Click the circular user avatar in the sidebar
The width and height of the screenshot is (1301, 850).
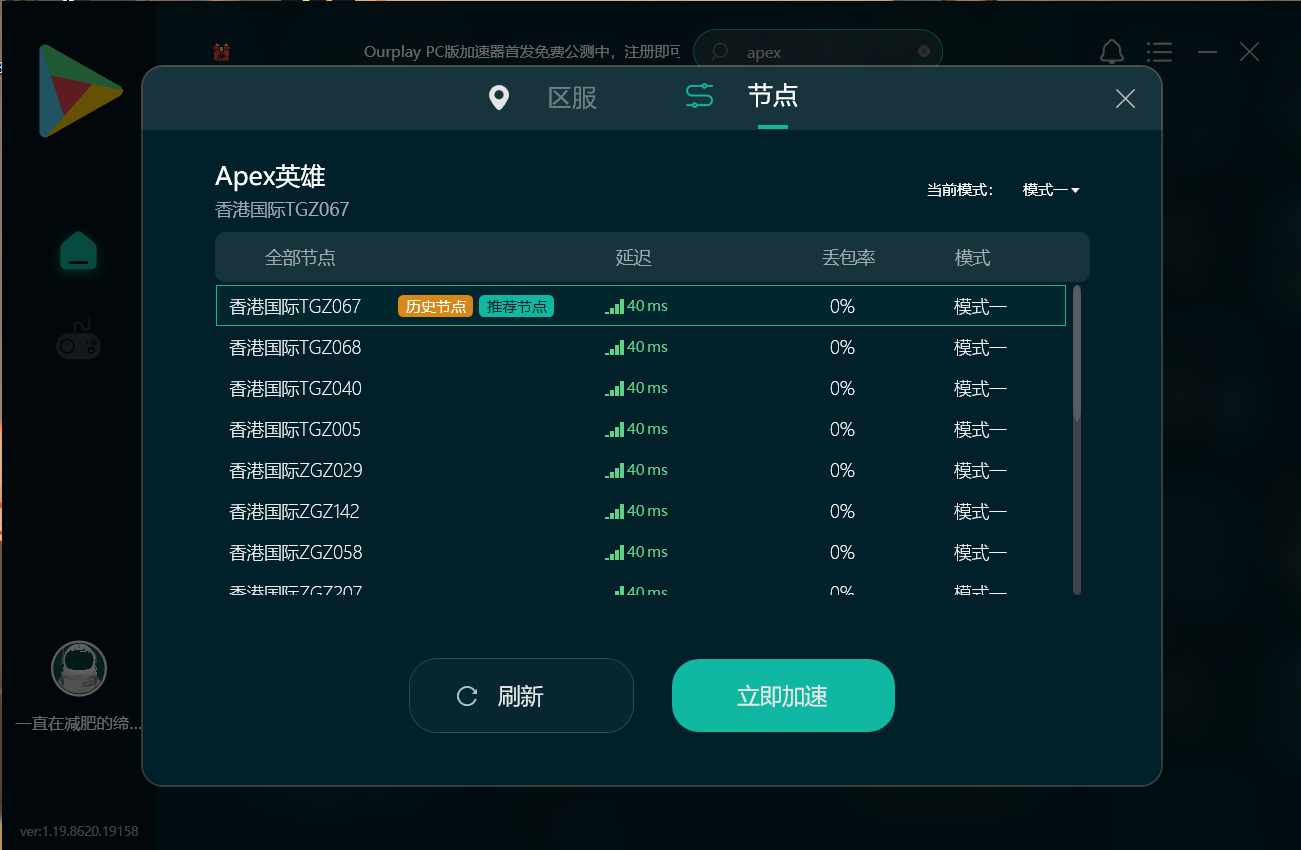coord(78,668)
